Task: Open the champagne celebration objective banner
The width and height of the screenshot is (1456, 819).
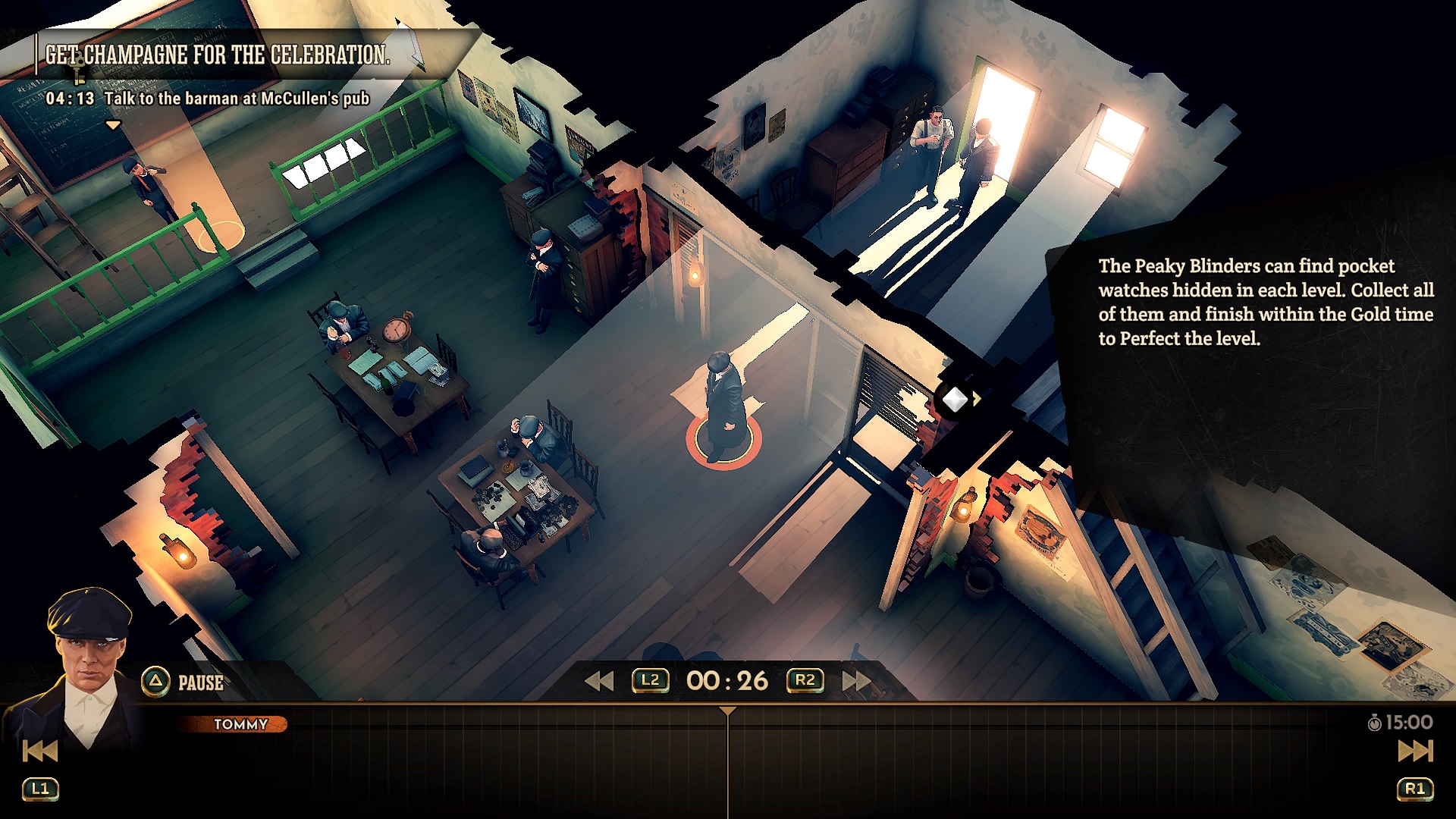Action: pyautogui.click(x=218, y=55)
